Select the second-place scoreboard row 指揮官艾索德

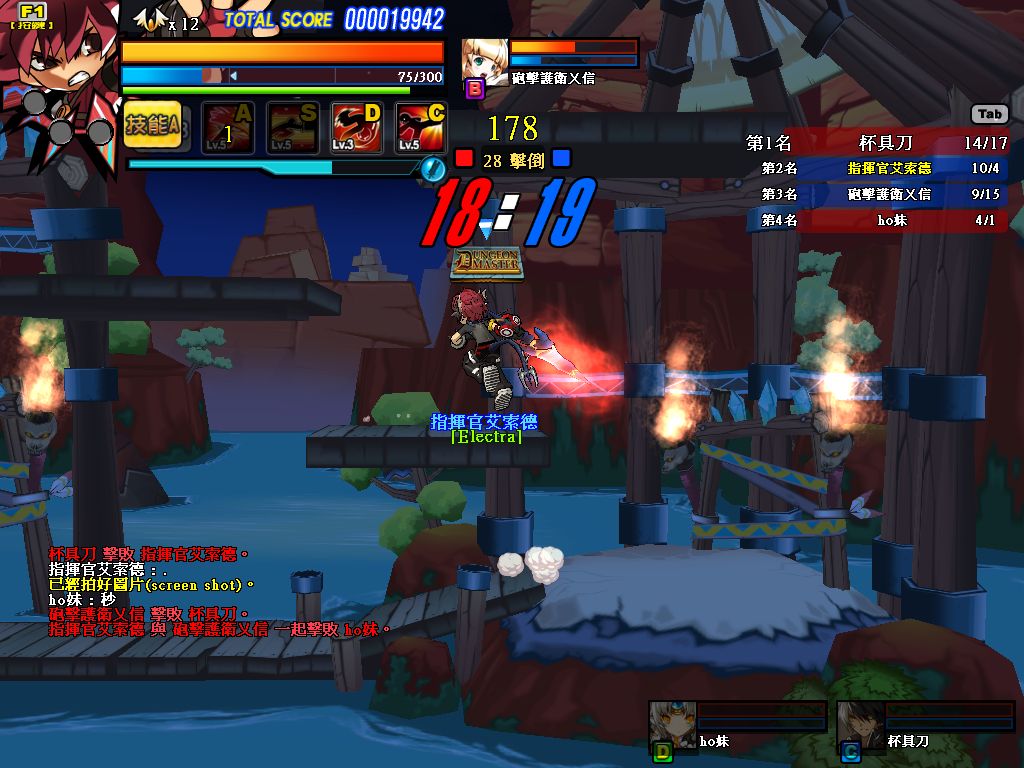coord(878,168)
